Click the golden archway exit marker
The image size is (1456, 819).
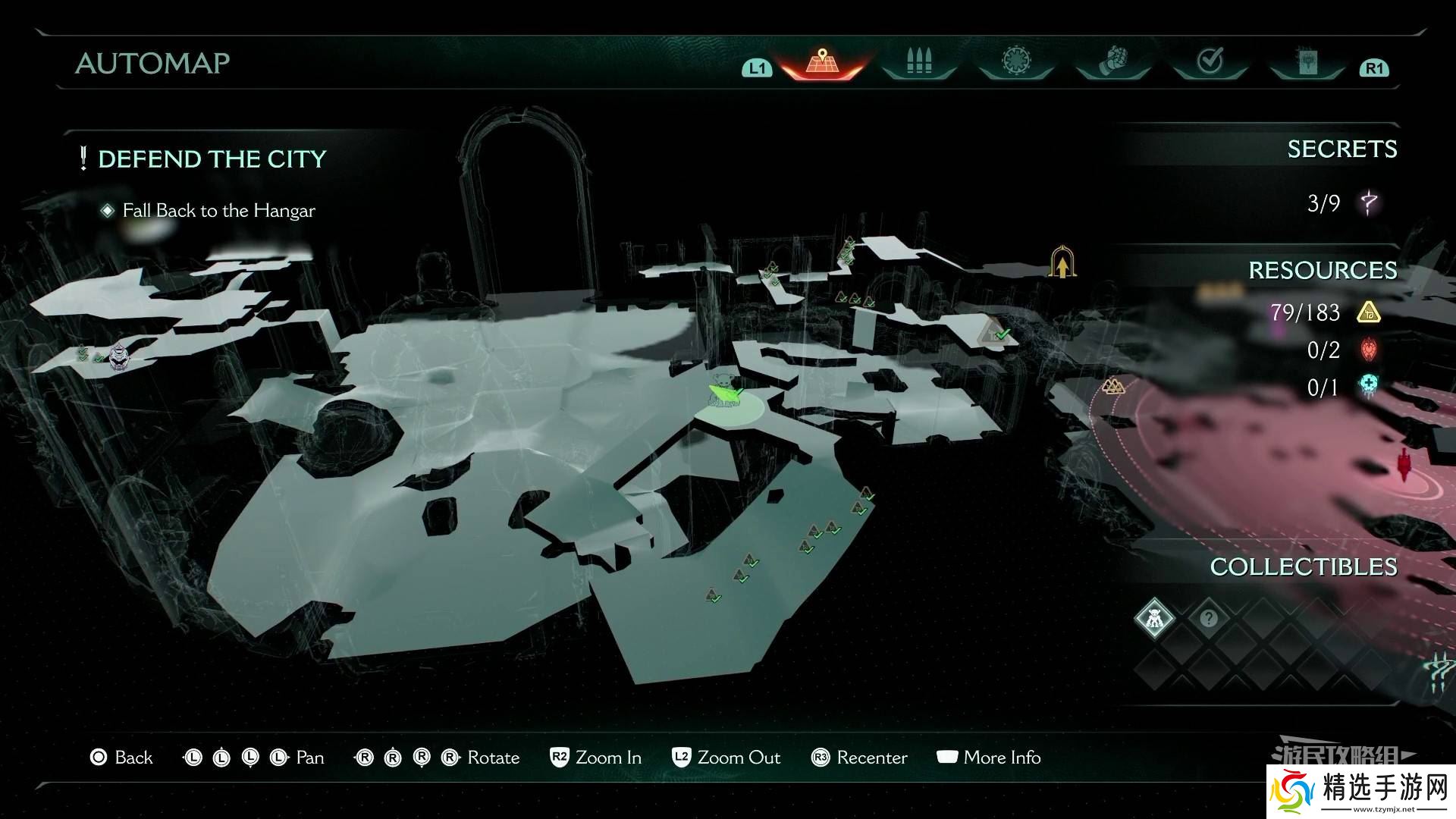click(x=1062, y=262)
